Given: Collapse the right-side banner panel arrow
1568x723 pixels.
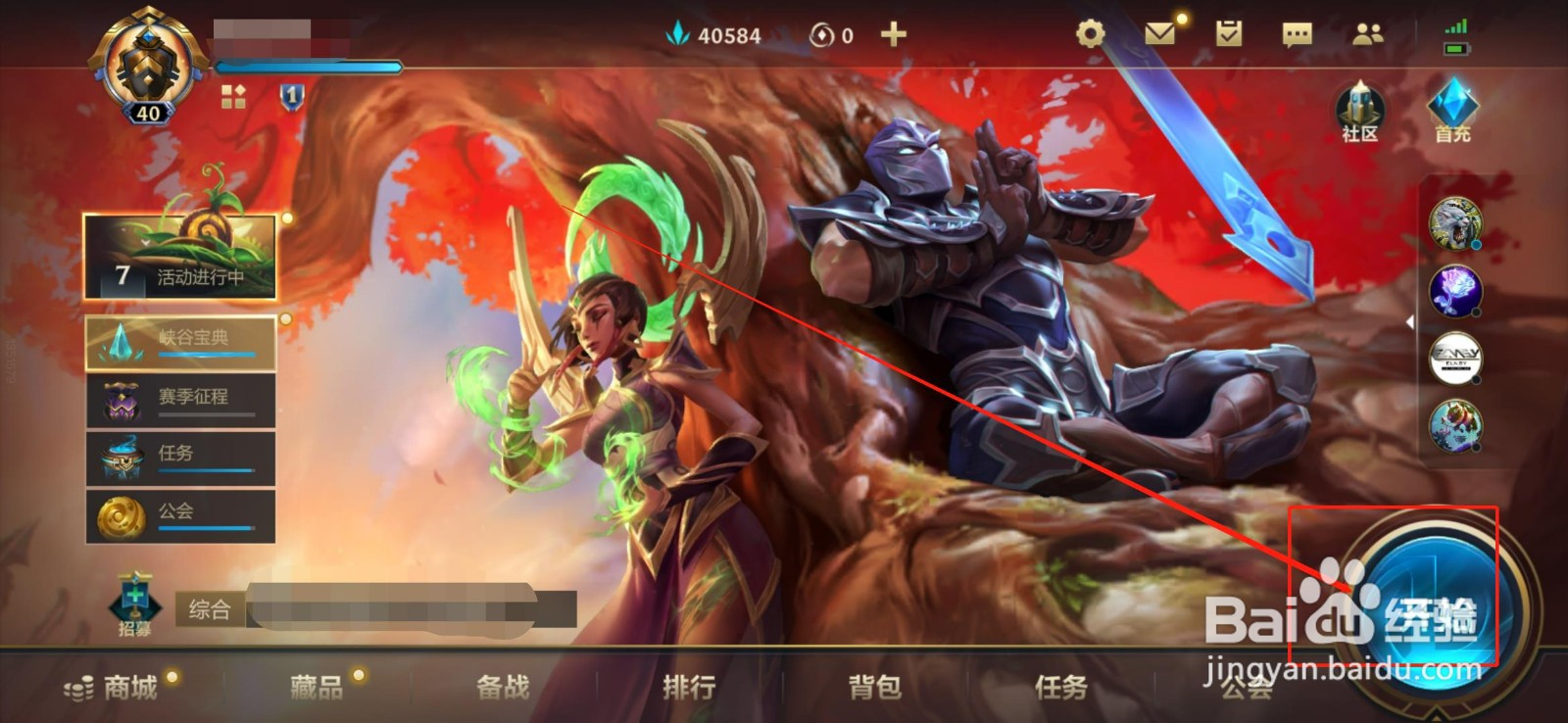Looking at the screenshot, I should click(1409, 321).
